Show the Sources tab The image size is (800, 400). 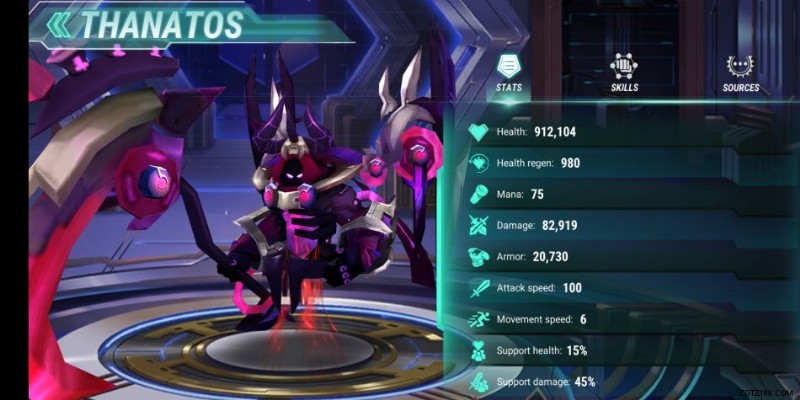click(x=741, y=72)
